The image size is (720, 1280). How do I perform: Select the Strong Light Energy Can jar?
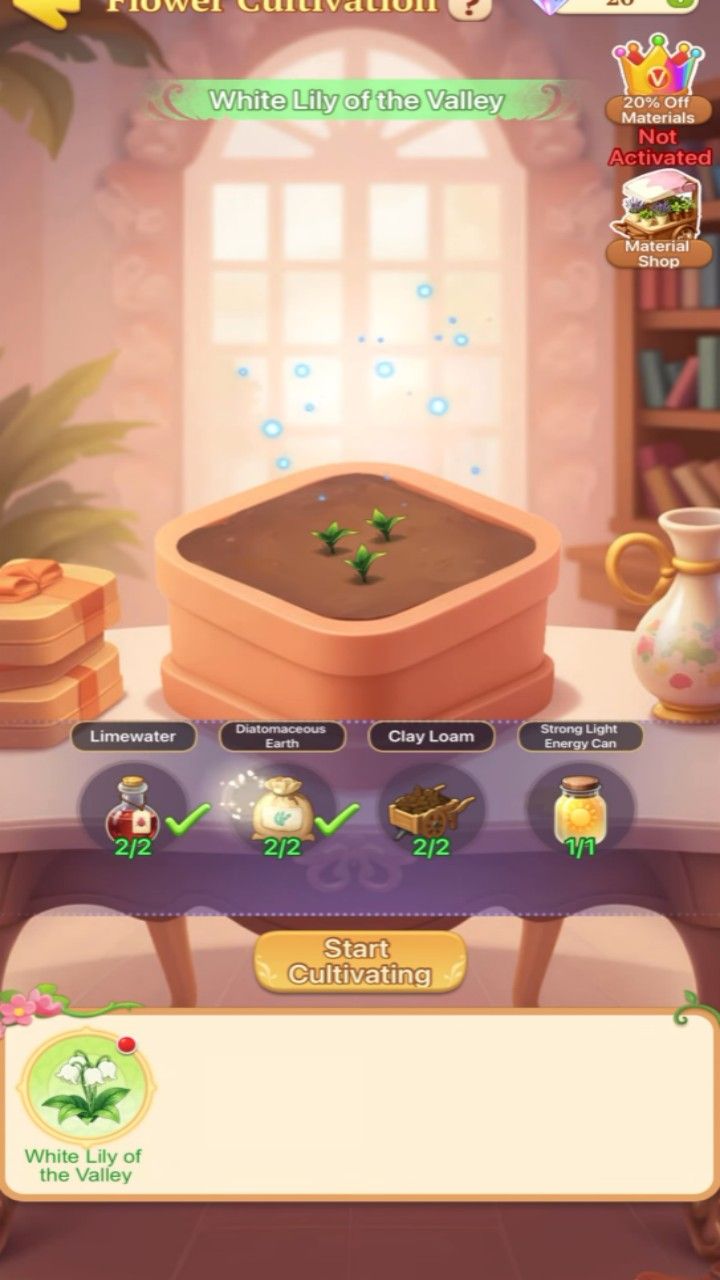[x=579, y=810]
